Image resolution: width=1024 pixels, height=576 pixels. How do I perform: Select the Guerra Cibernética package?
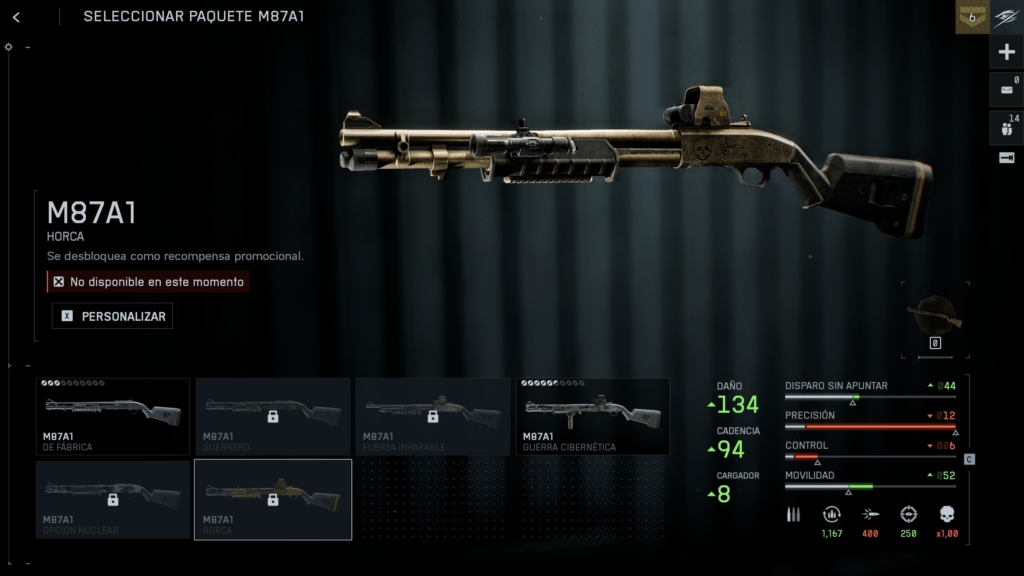point(592,416)
